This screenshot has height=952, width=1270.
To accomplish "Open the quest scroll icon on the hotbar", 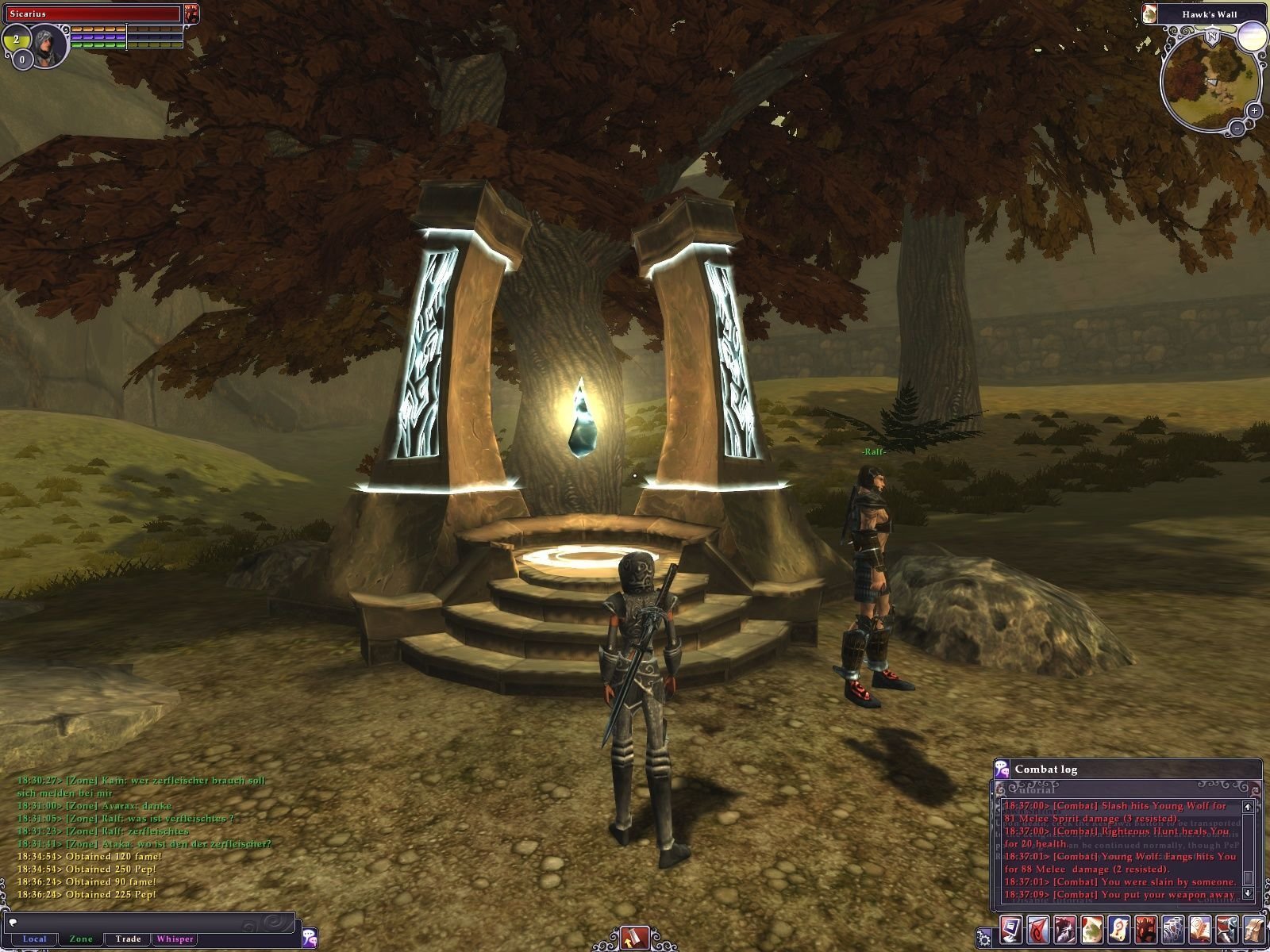I will coord(1119,931).
